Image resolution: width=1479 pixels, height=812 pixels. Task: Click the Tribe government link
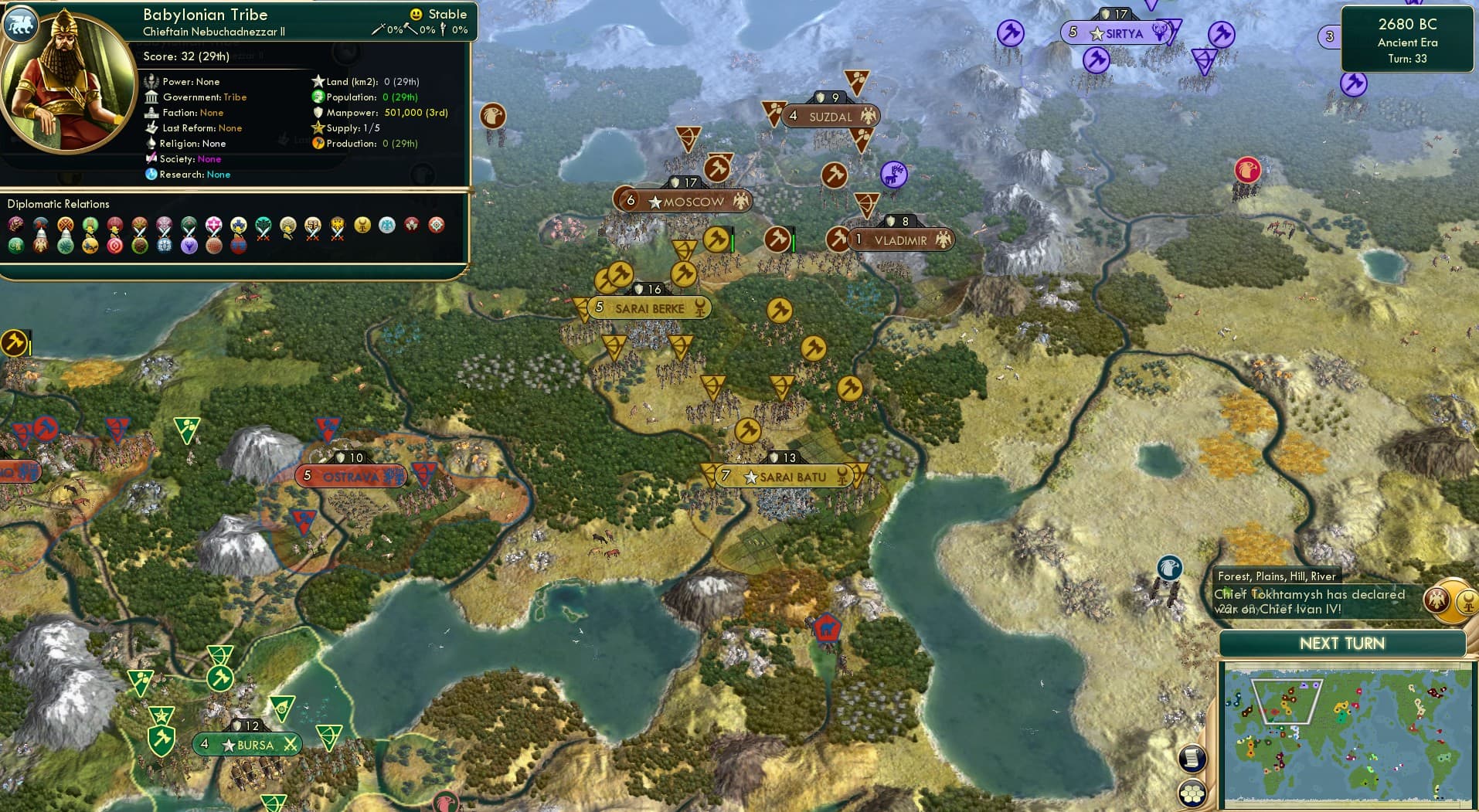[236, 97]
